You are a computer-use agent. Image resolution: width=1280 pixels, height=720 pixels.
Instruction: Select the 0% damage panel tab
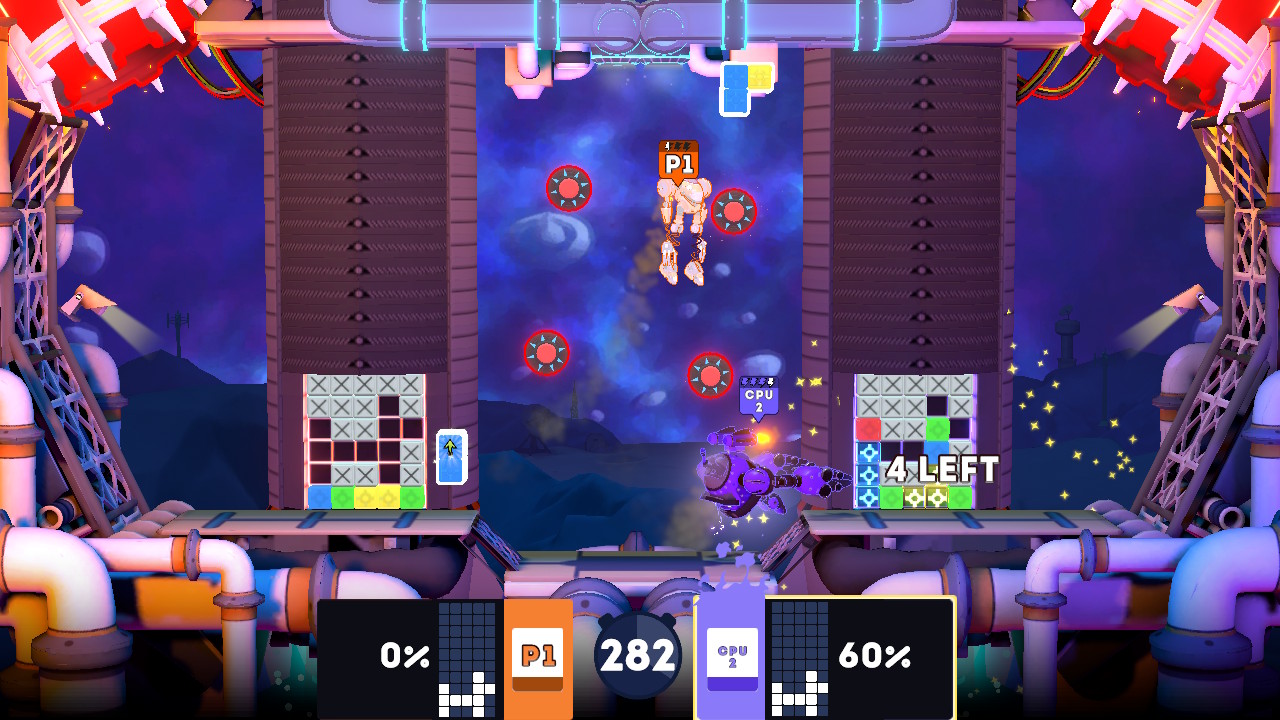click(404, 657)
